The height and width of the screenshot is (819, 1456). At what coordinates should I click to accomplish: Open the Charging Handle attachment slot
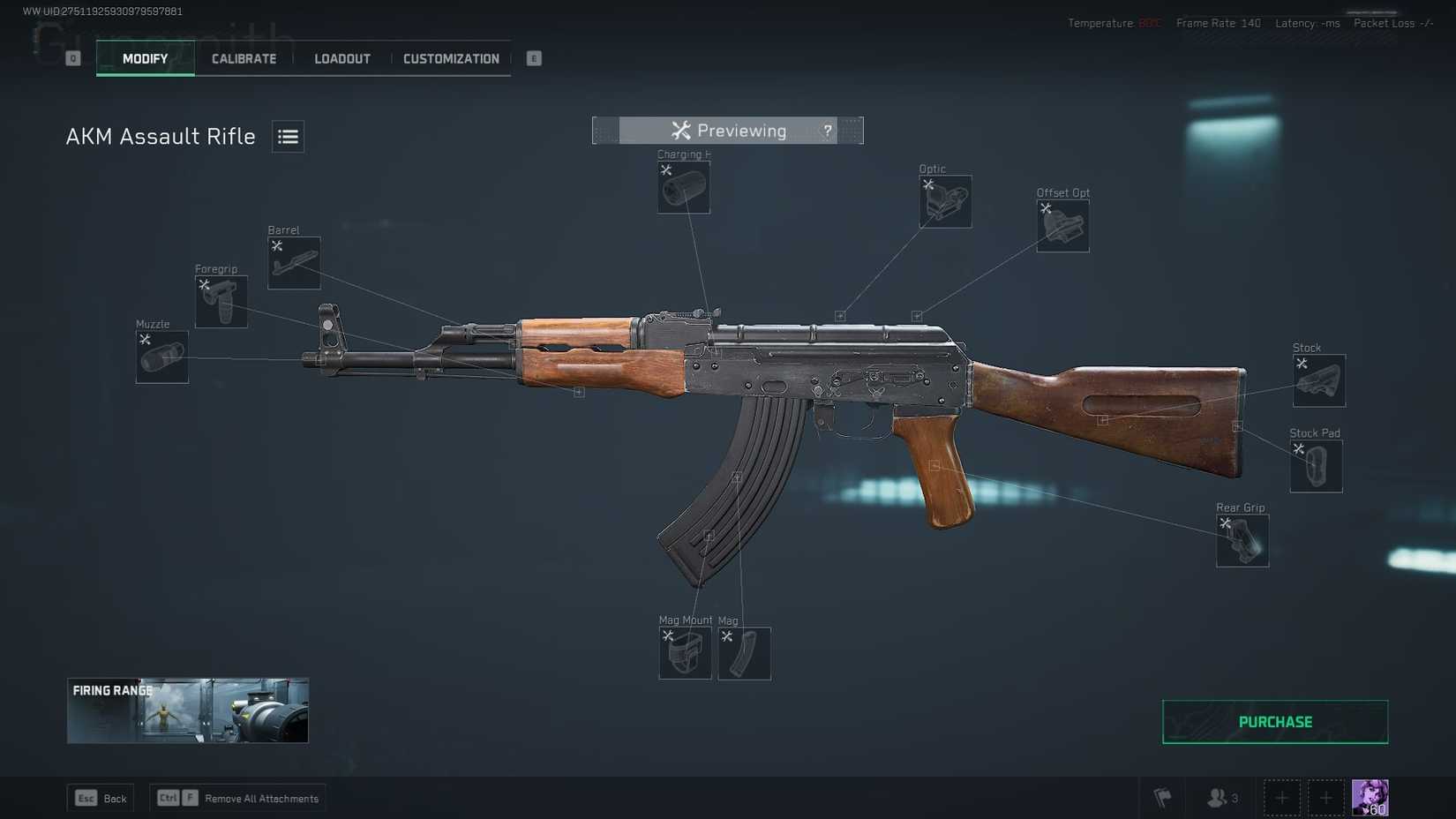coord(683,188)
